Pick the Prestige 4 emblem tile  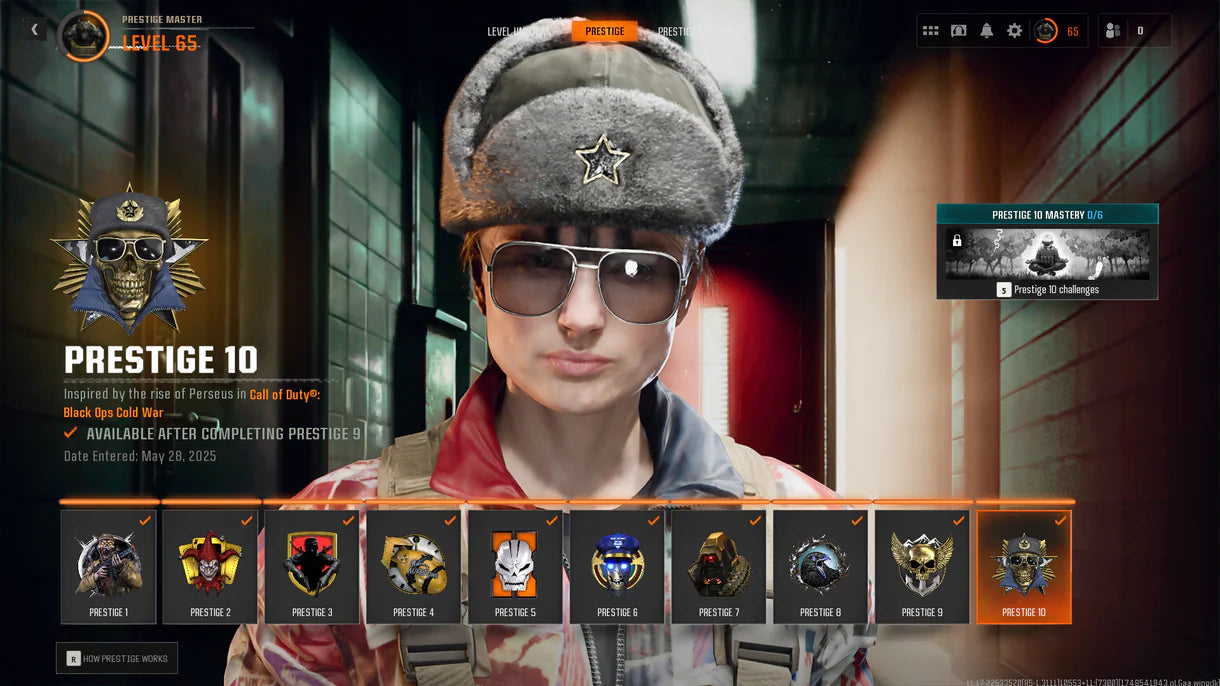point(413,567)
